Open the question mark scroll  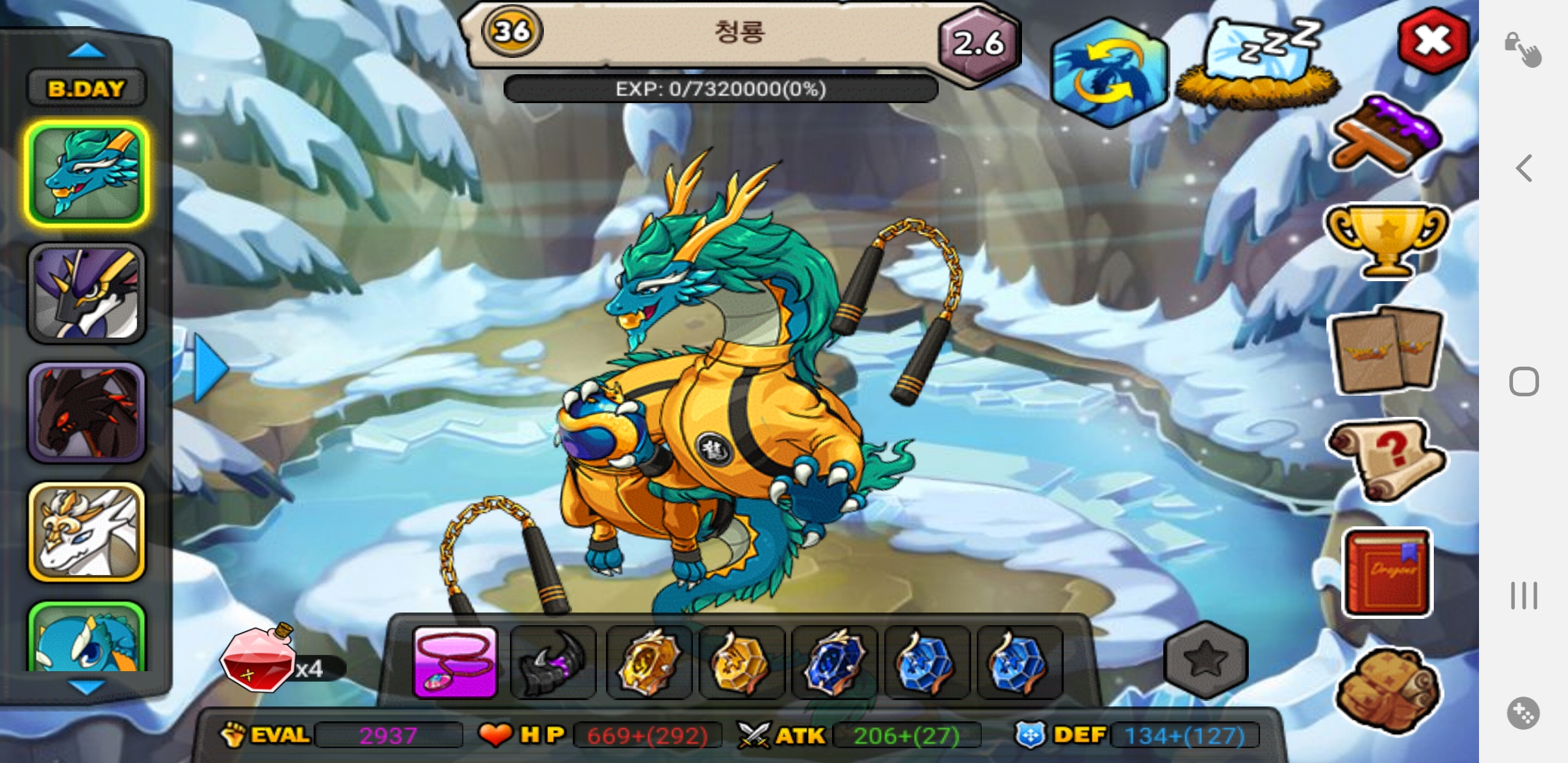pyautogui.click(x=1386, y=459)
